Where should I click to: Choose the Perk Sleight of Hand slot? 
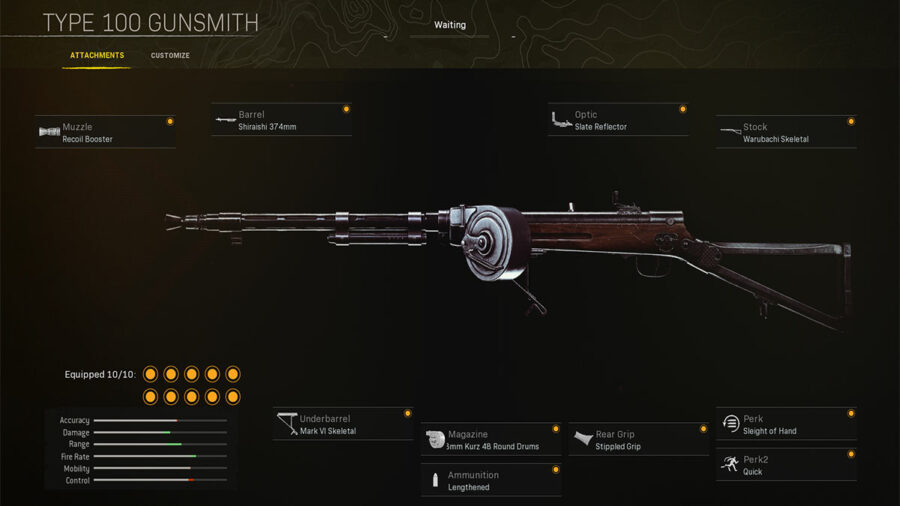point(786,424)
